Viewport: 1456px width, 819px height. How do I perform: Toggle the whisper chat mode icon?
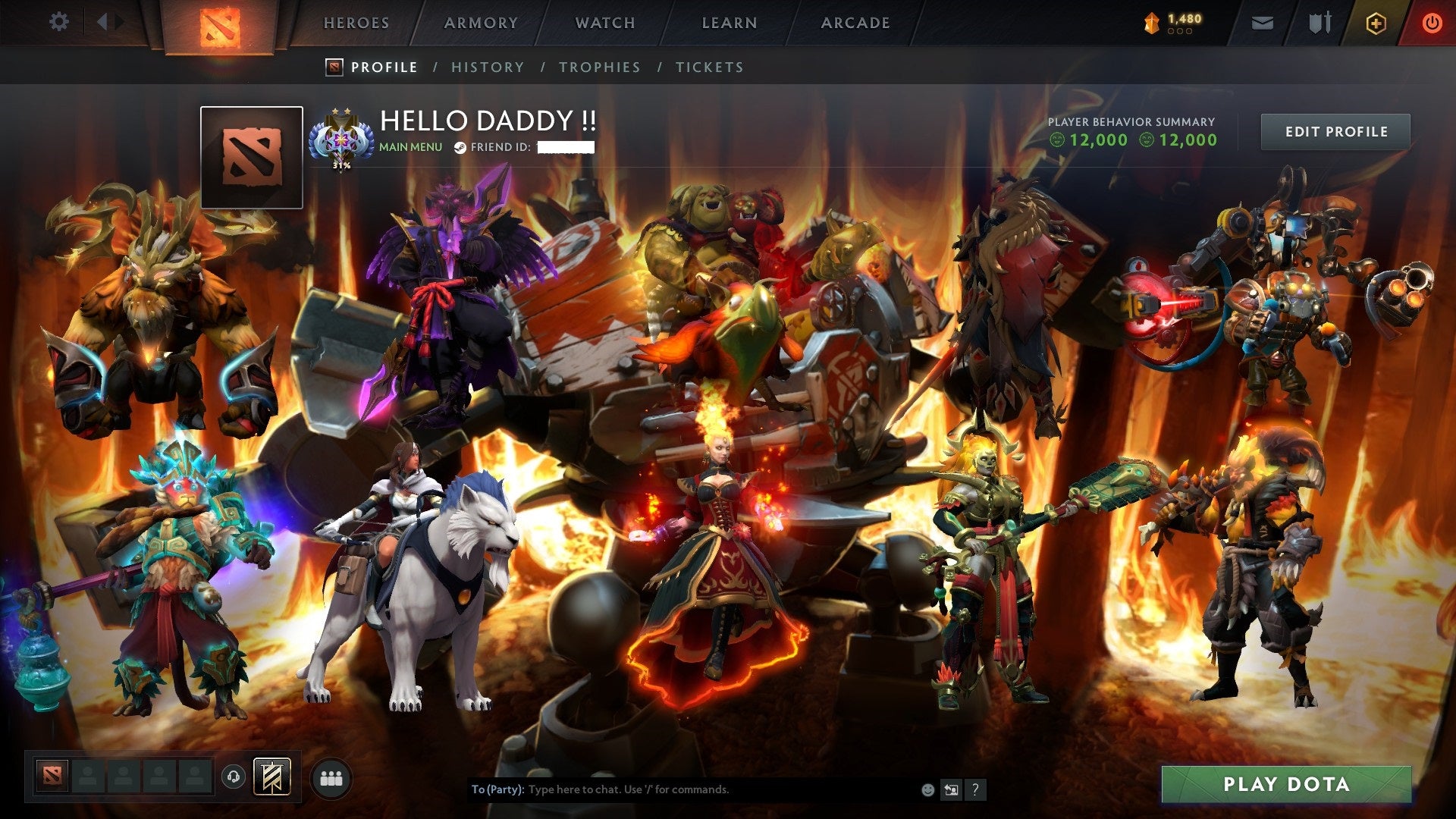(951, 789)
